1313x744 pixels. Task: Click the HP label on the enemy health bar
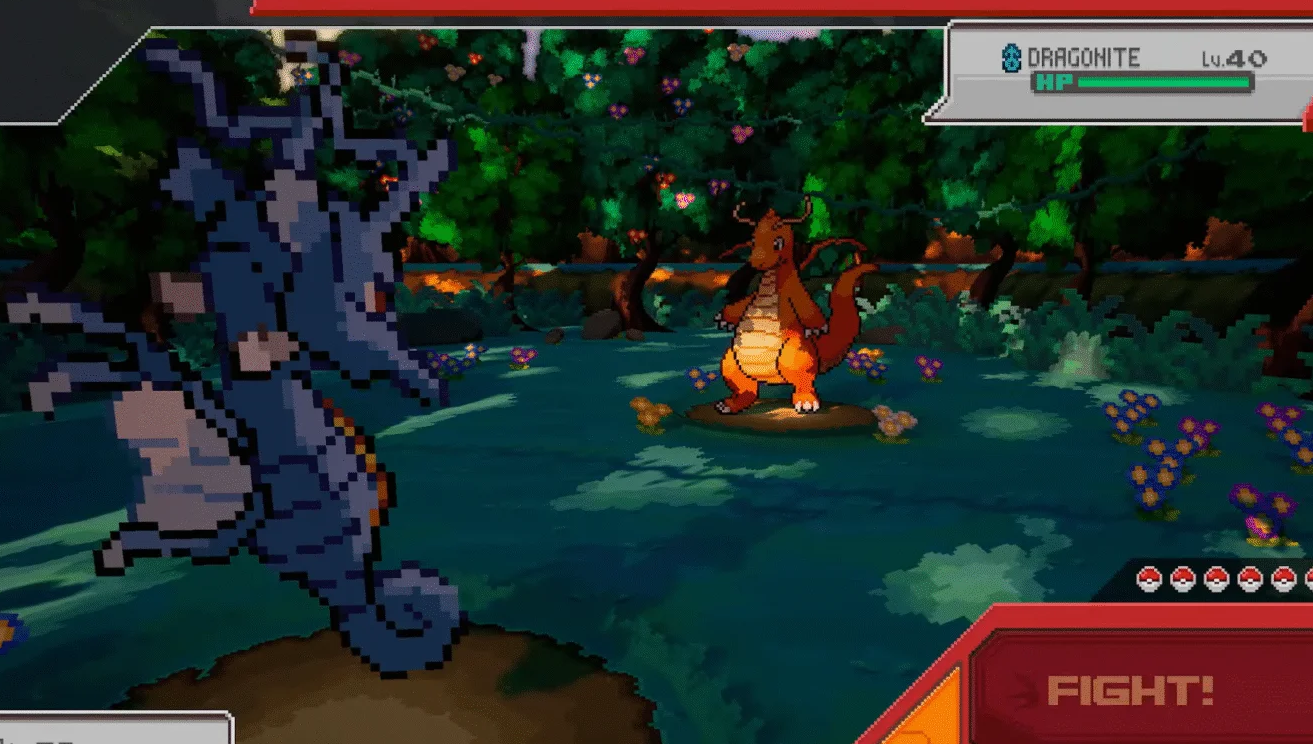1056,83
